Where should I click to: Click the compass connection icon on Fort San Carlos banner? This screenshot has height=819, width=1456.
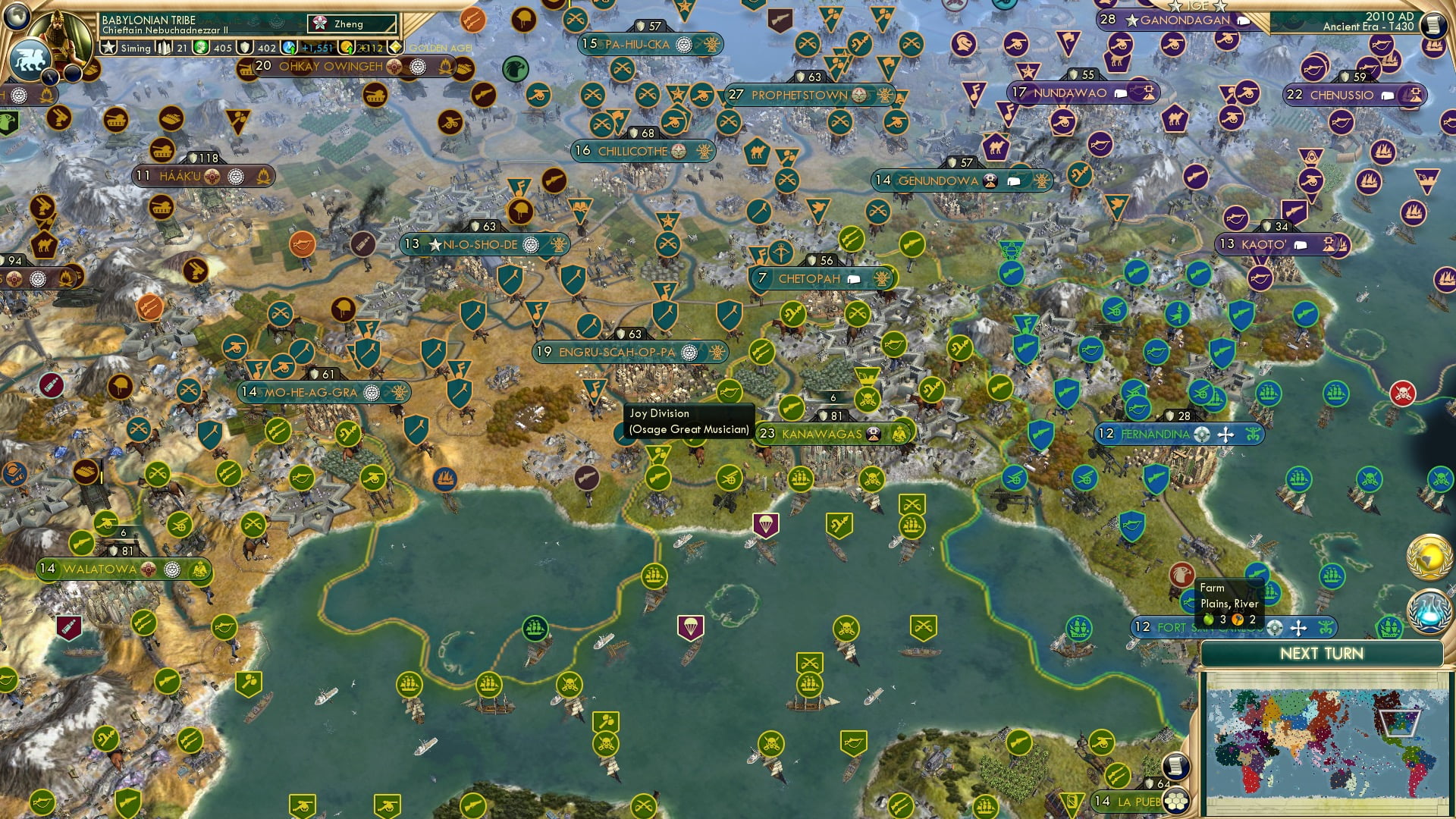coord(1273,629)
